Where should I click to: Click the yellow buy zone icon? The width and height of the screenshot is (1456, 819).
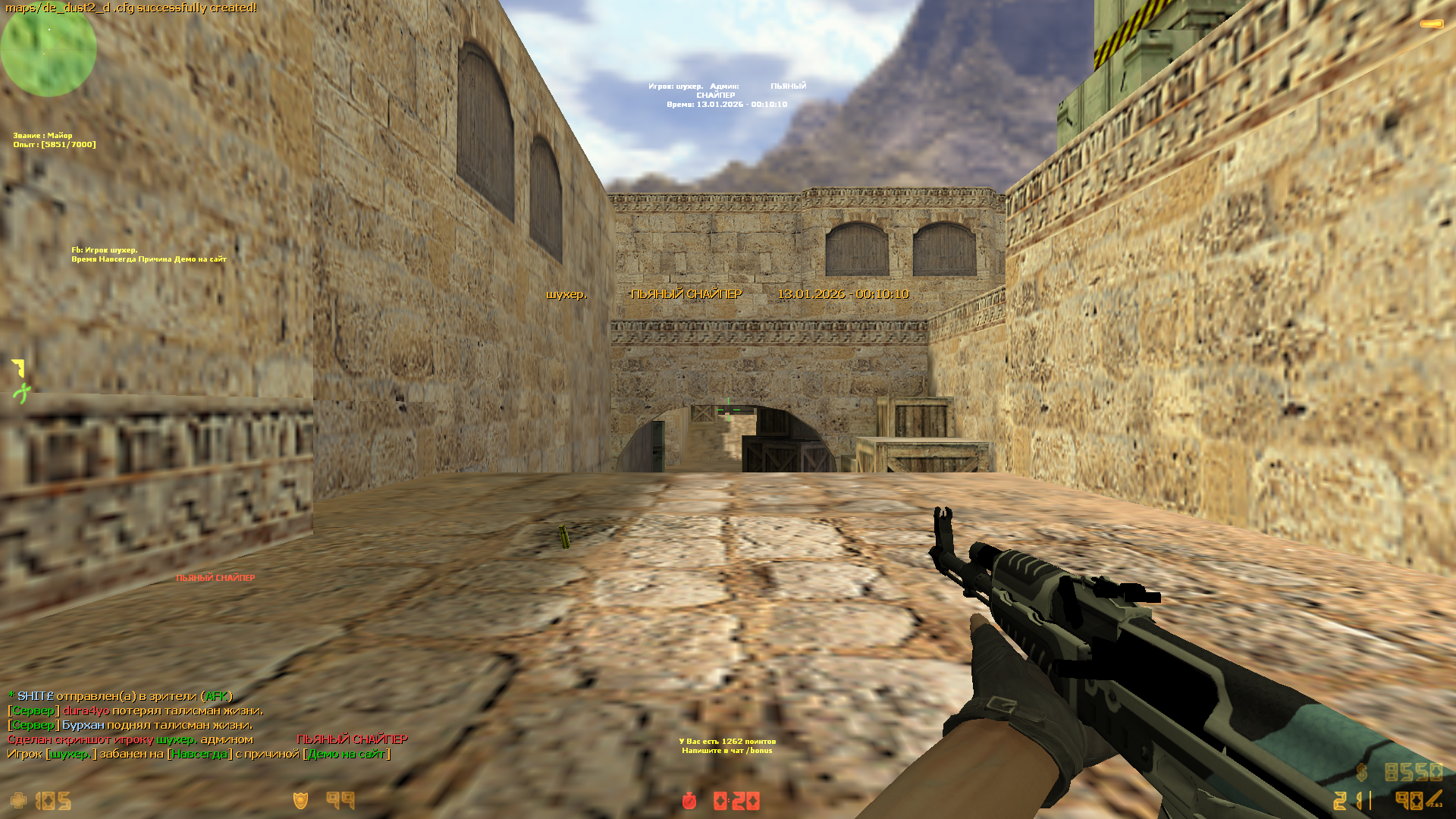19,368
